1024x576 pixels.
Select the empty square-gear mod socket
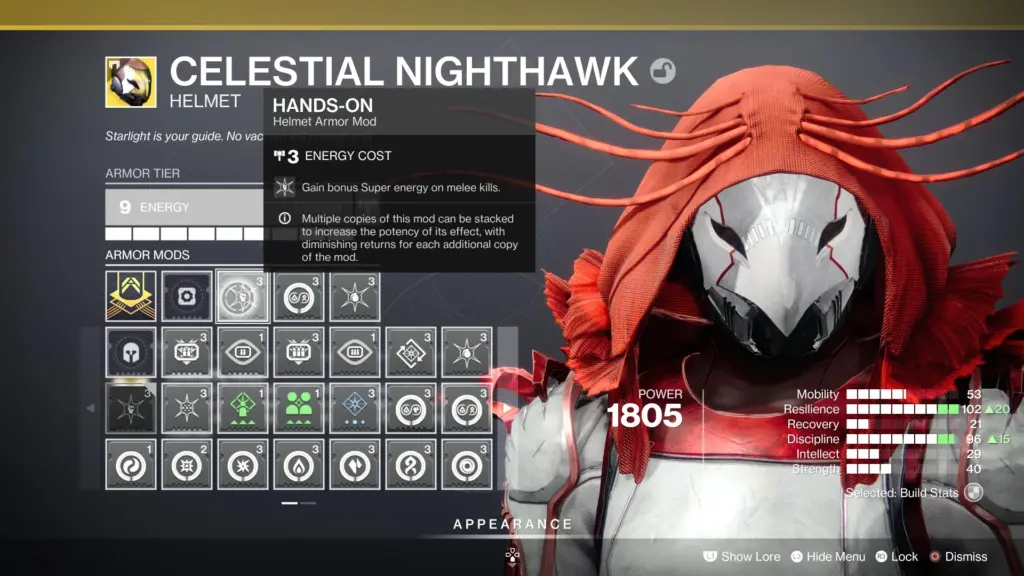pyautogui.click(x=186, y=297)
